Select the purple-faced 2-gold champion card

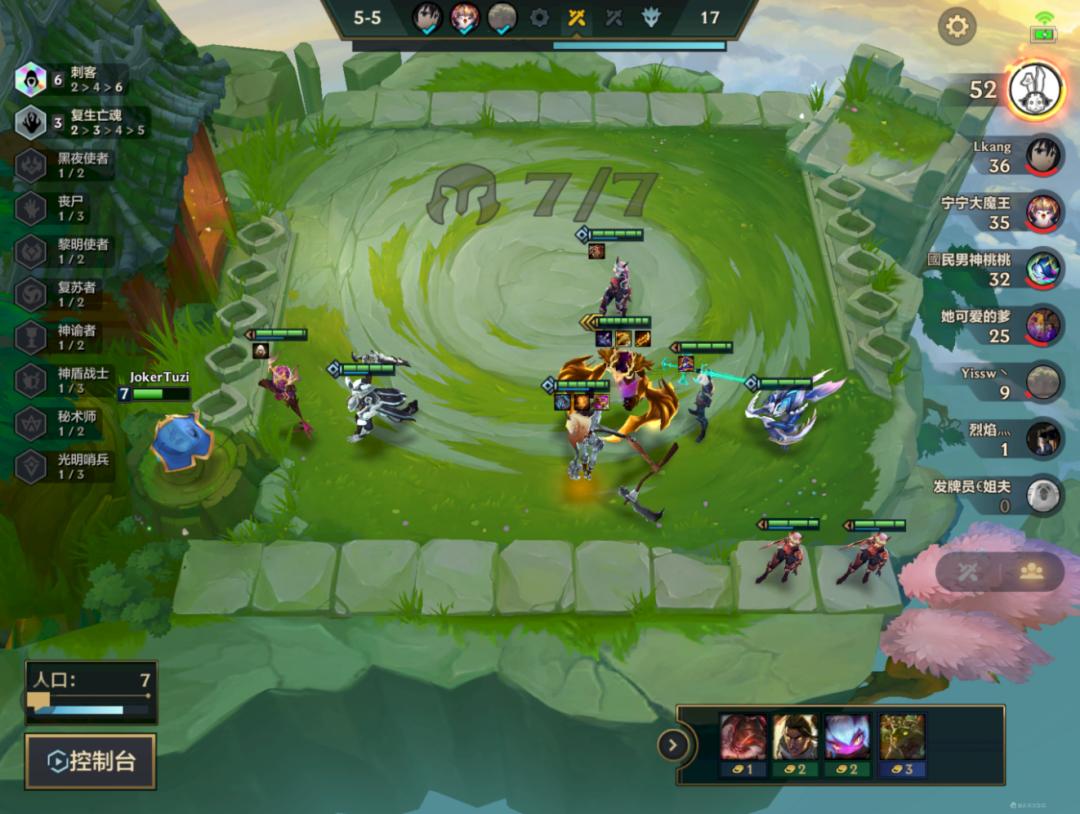tap(848, 744)
